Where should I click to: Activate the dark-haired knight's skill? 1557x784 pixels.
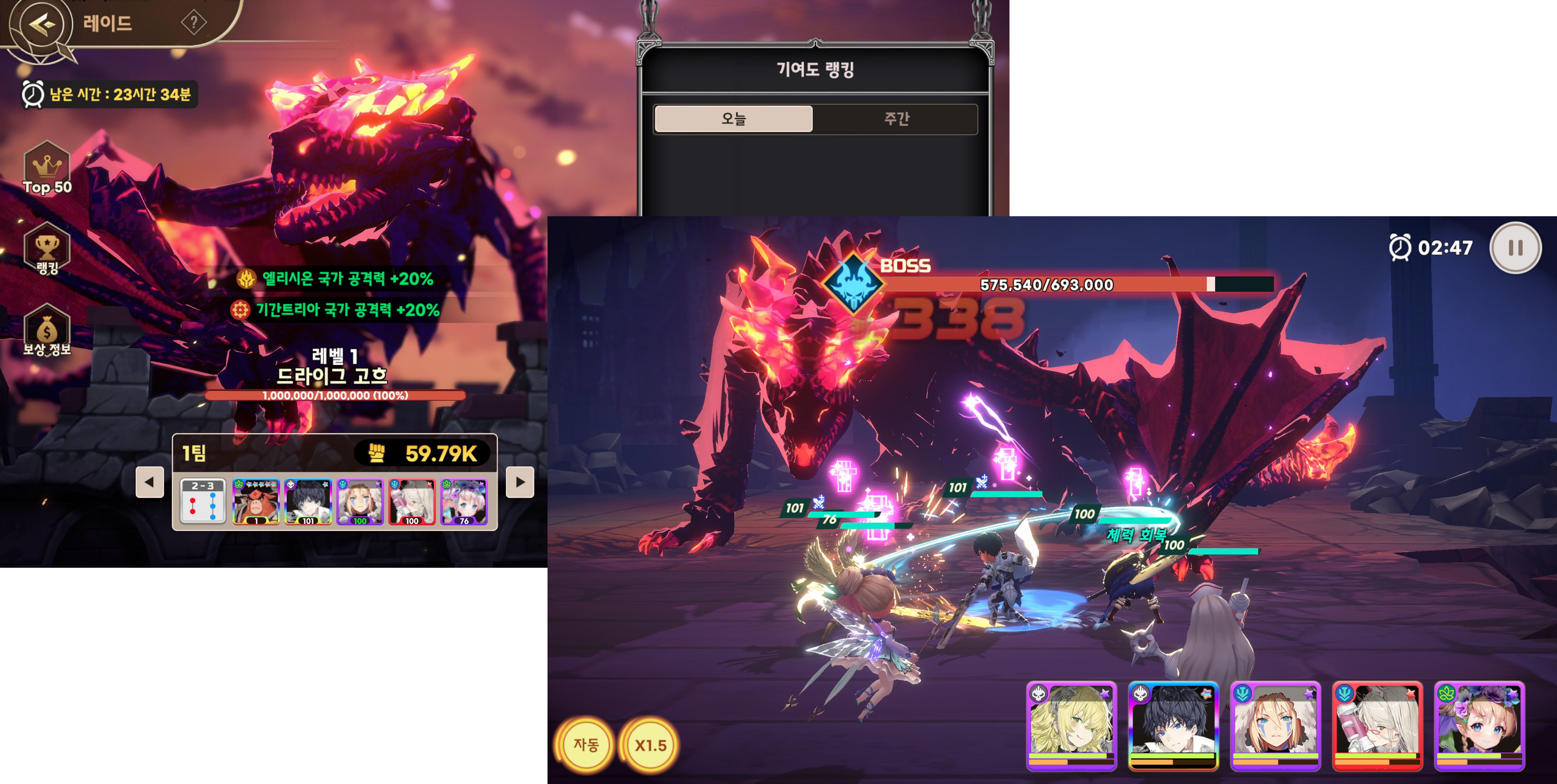coord(1173,725)
